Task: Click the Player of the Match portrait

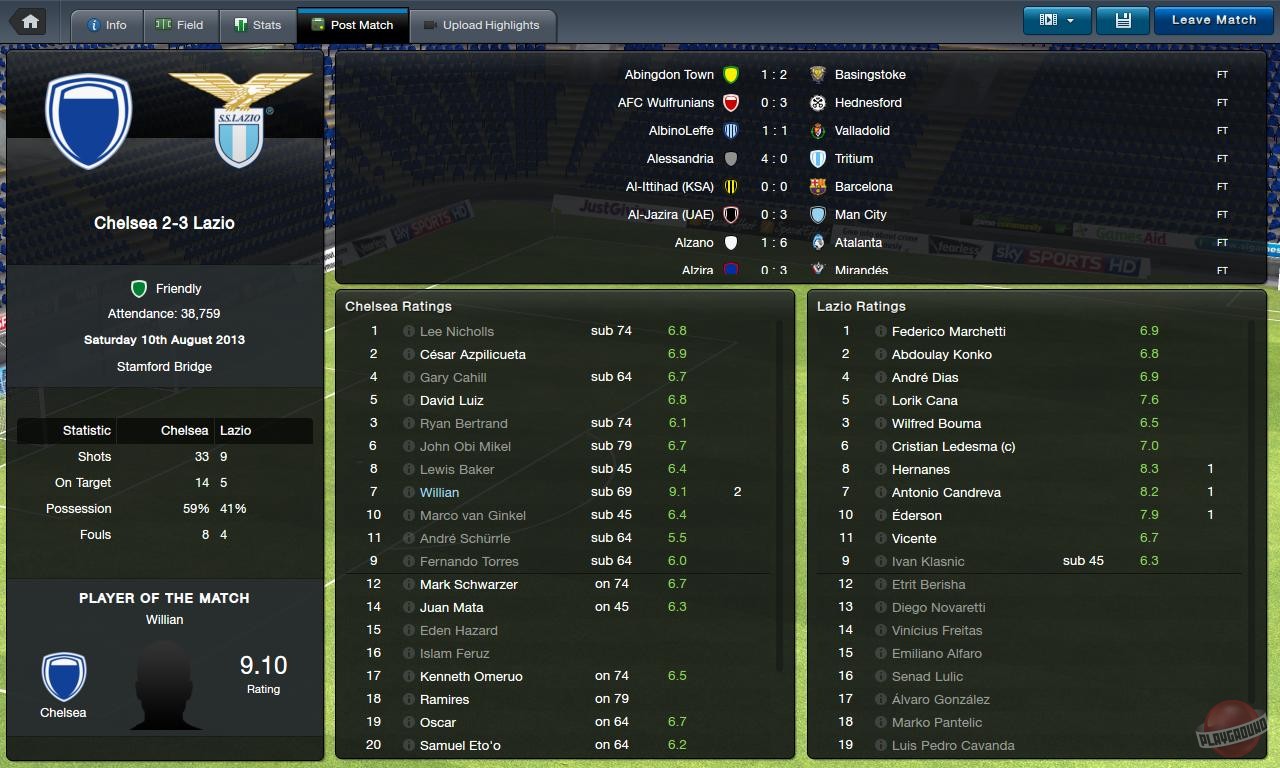Action: [165, 678]
